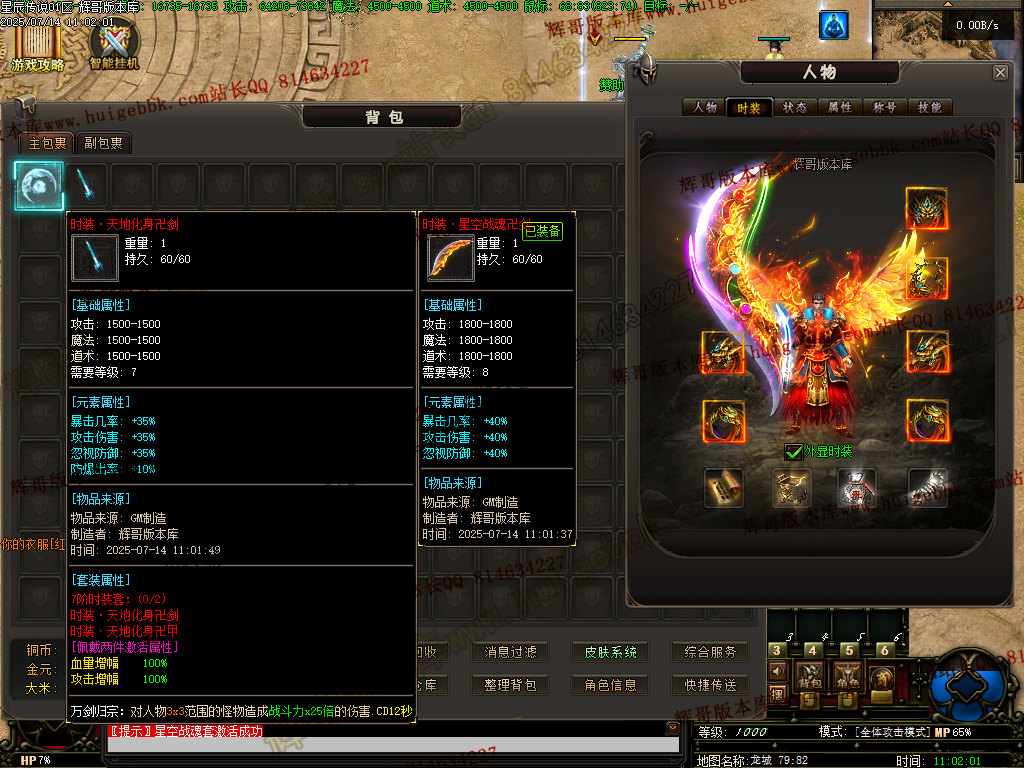The width and height of the screenshot is (1024, 768).
Task: Toggle the 外显时装 checkbox
Action: [794, 452]
